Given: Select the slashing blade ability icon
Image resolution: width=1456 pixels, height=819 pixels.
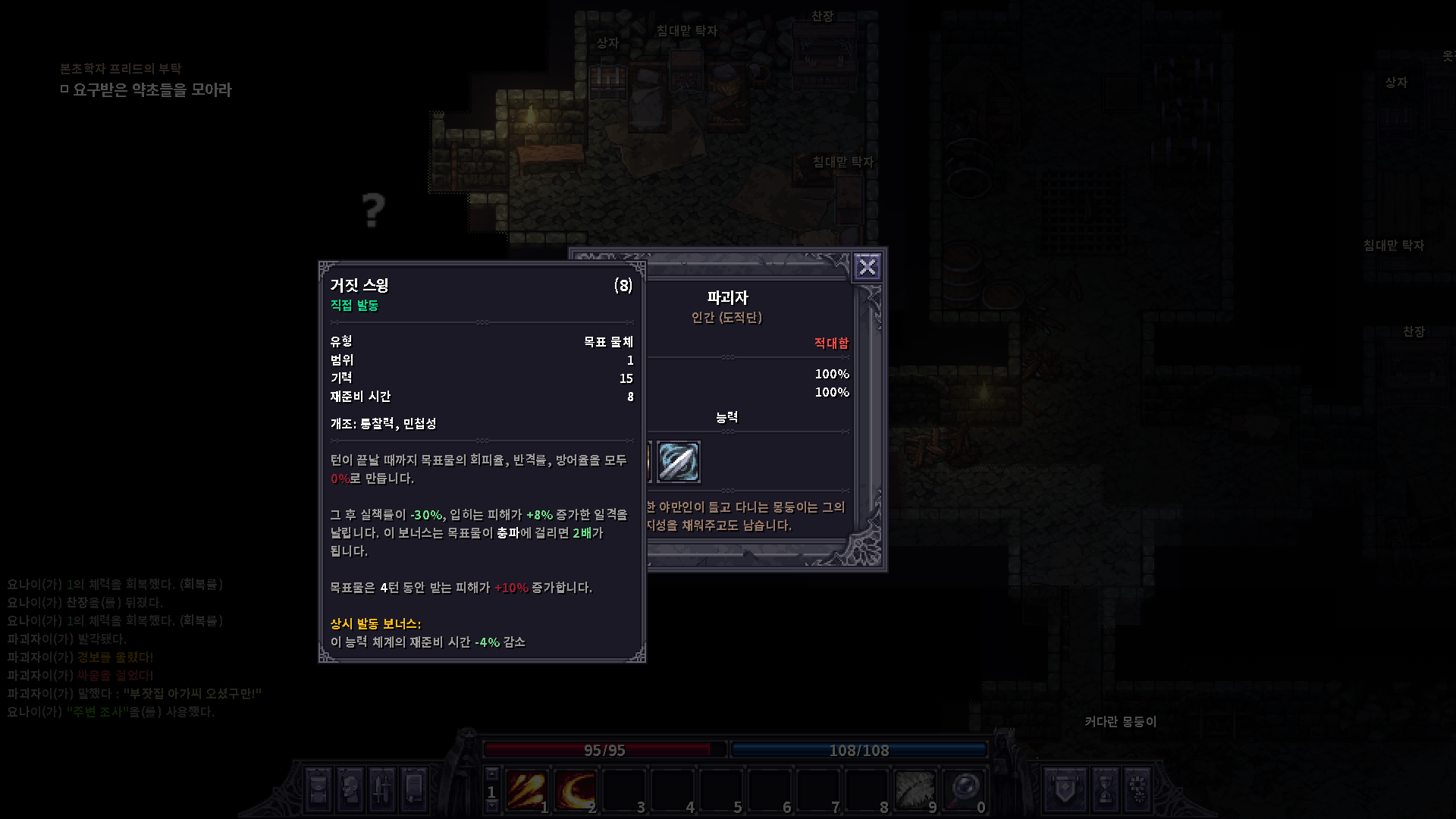Looking at the screenshot, I should (x=678, y=462).
